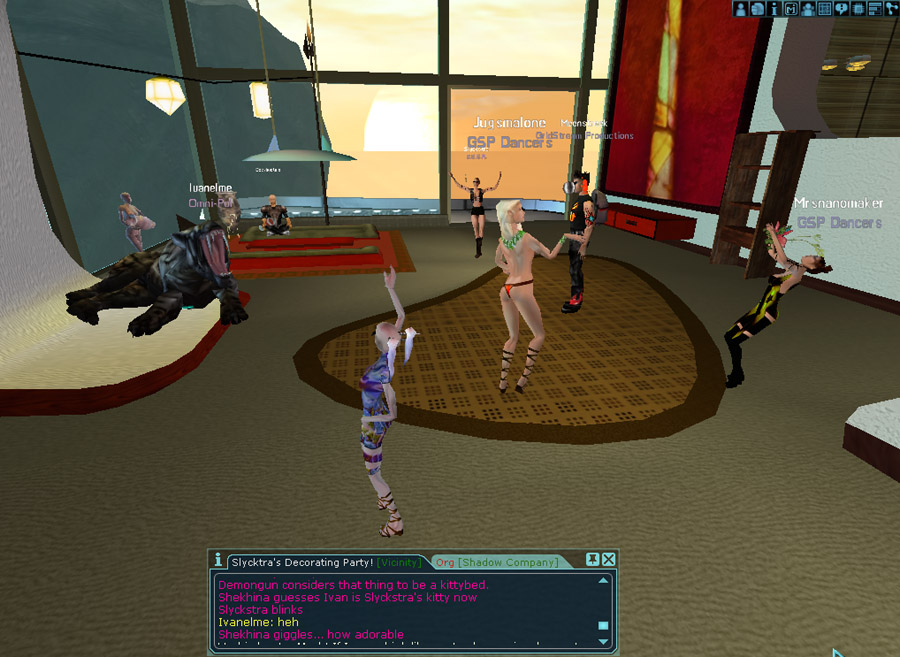Viewport: 900px width, 657px height.
Task: Open the speech bubble help toolbar icon
Action: coord(841,9)
